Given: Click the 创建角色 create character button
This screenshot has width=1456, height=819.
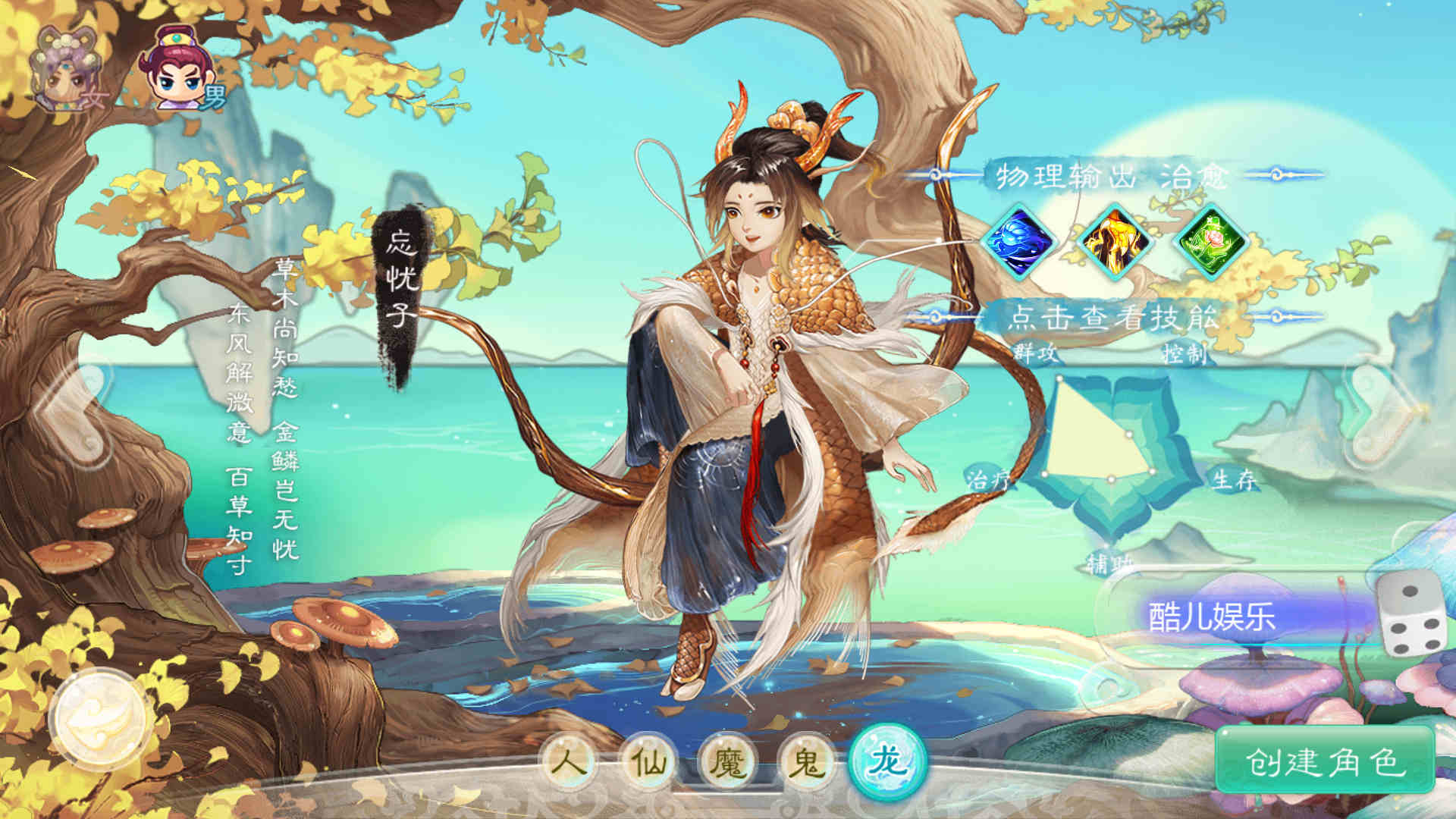Looking at the screenshot, I should 1325,761.
